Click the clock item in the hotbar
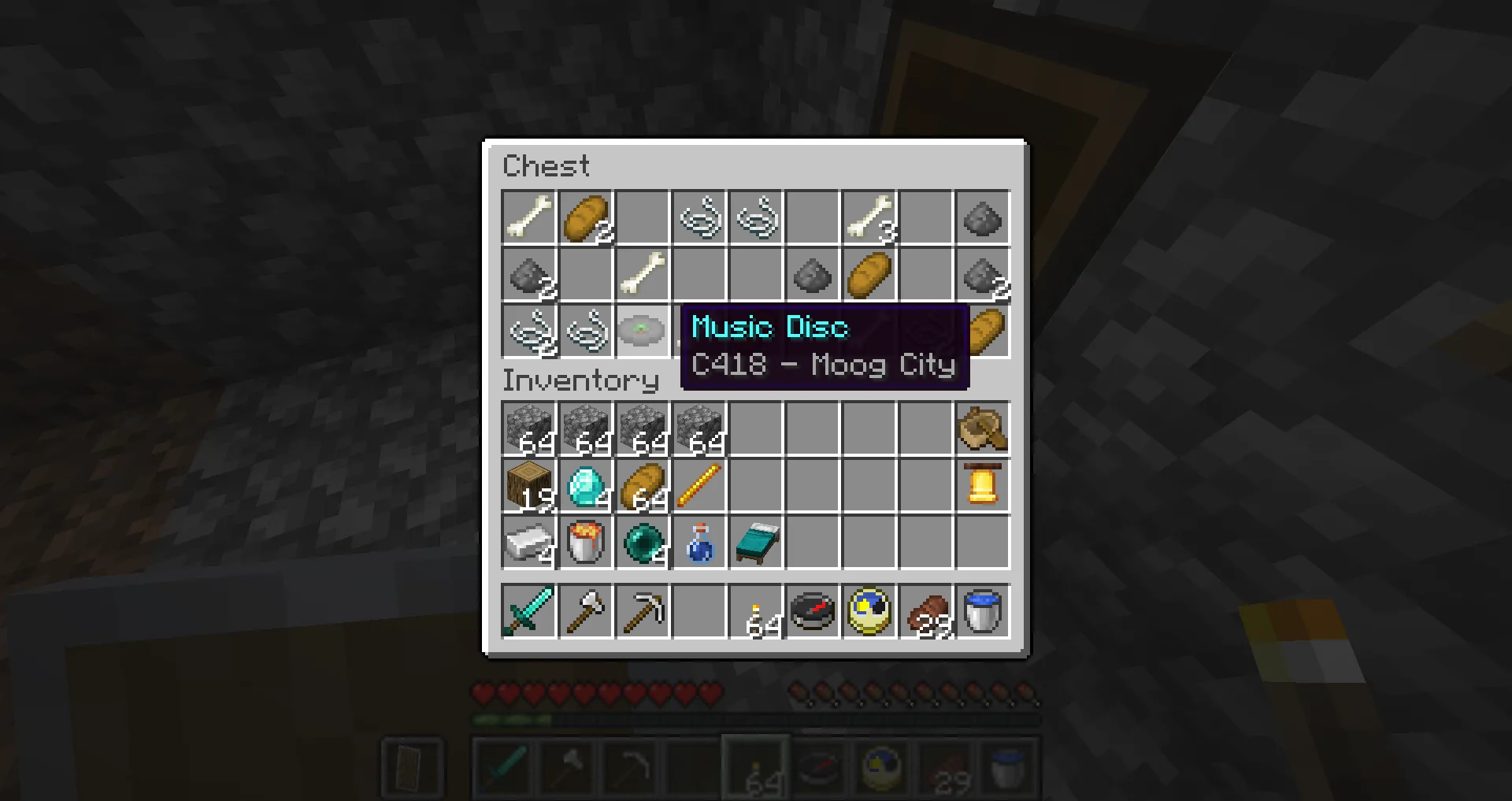Viewport: 1512px width, 801px height. [x=869, y=613]
